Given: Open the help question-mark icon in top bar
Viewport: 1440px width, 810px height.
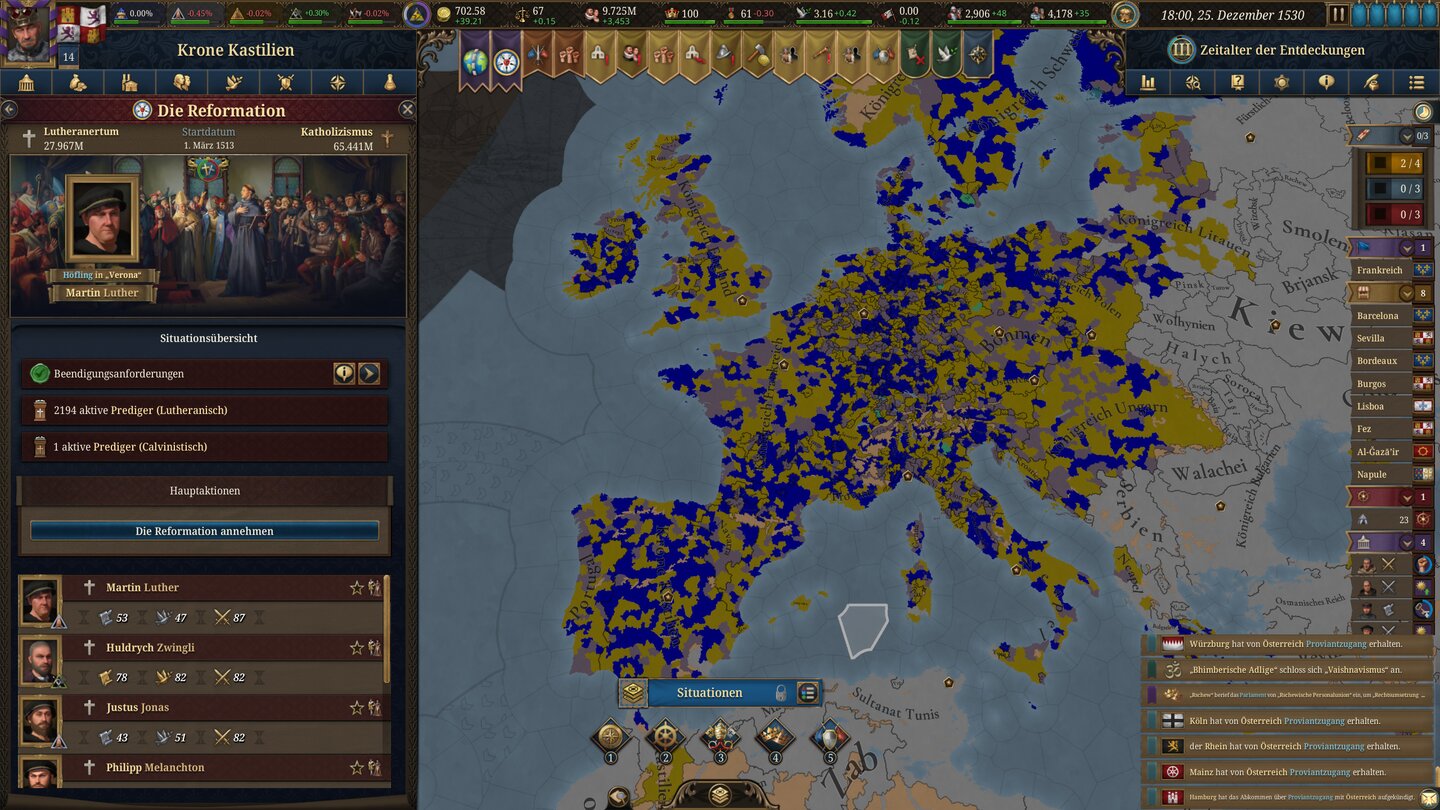Looking at the screenshot, I should [1237, 83].
